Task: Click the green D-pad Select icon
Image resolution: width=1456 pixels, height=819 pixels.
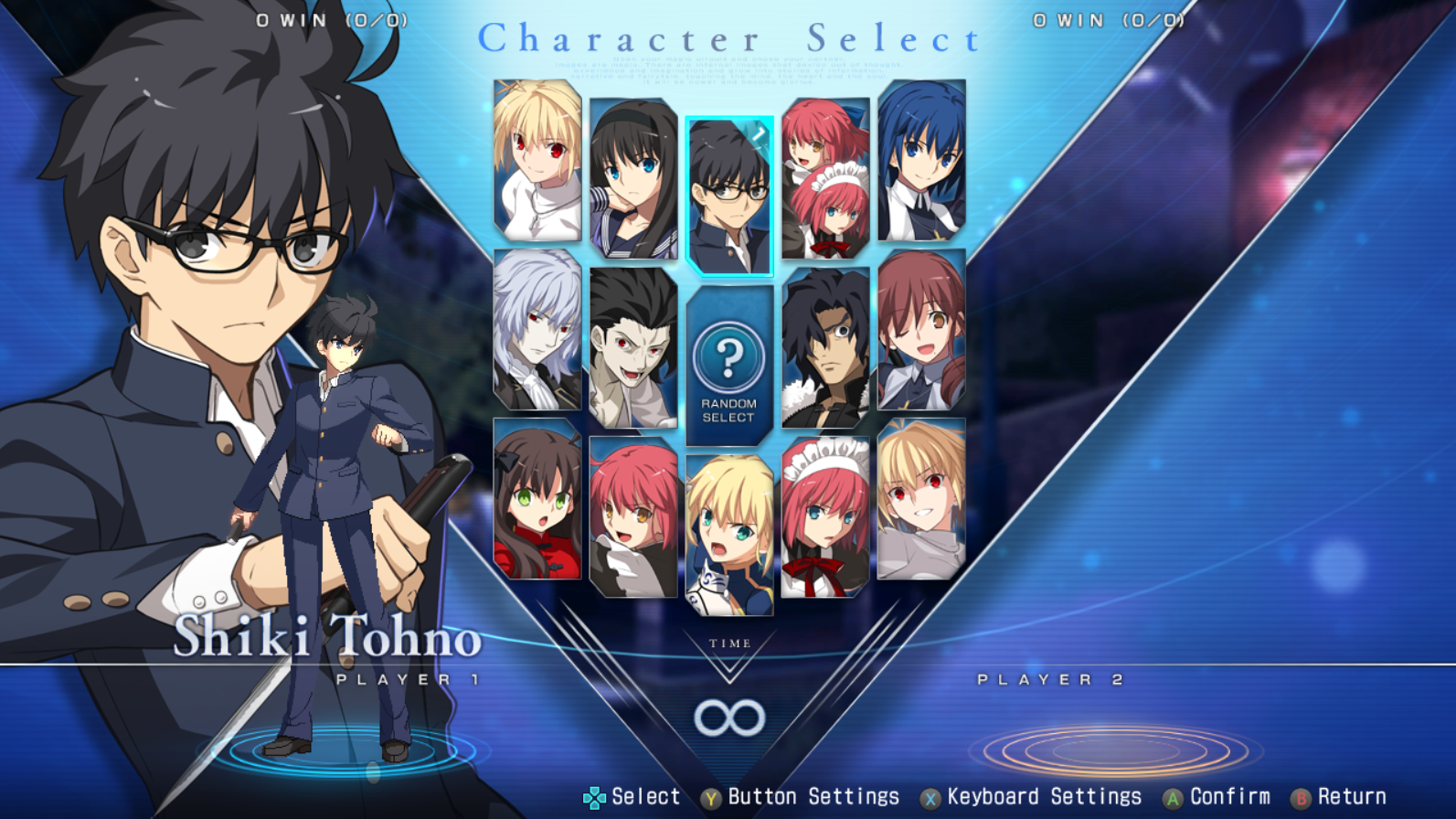Action: point(595,796)
